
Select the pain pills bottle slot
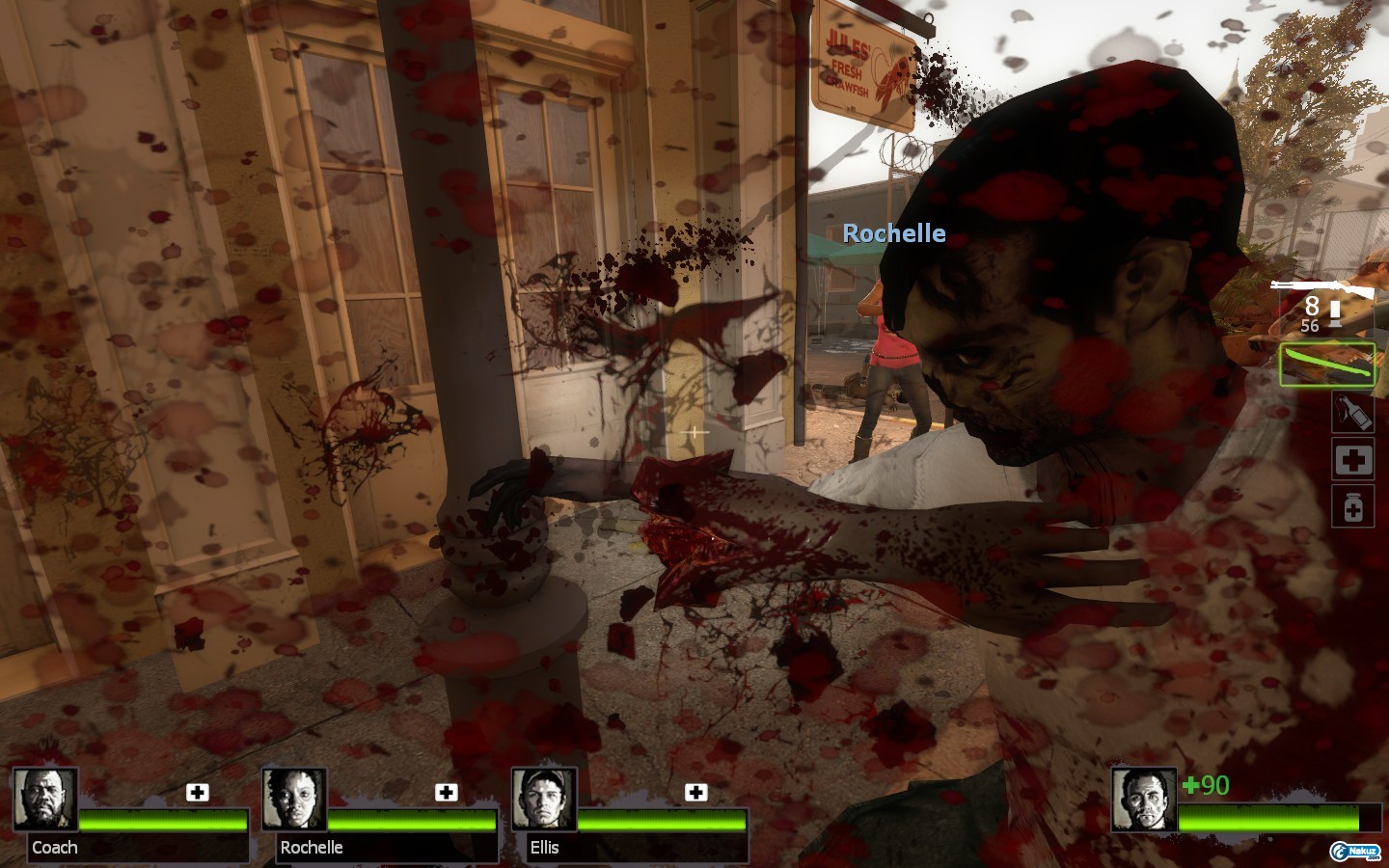[1352, 506]
